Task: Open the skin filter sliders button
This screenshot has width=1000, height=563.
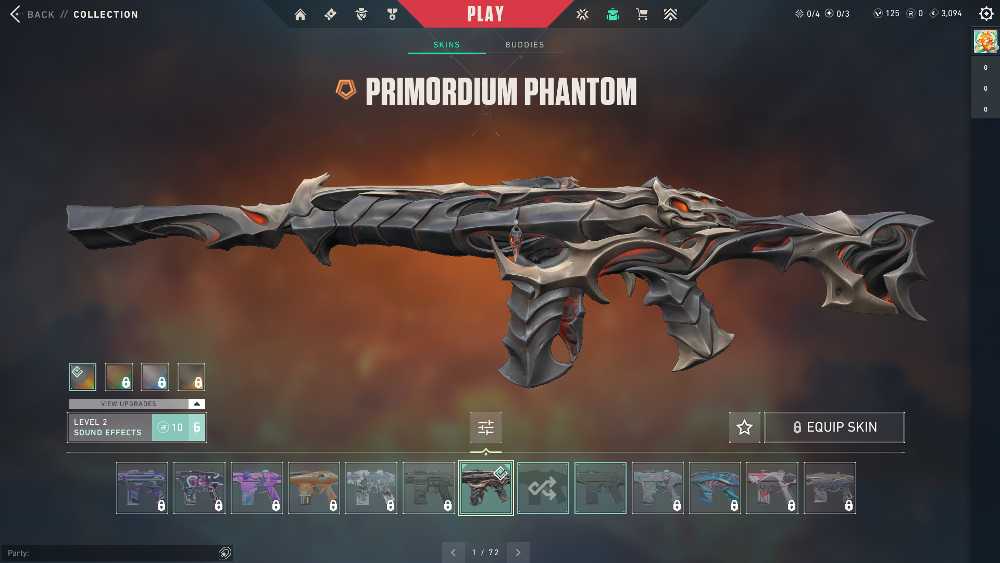Action: pos(486,427)
